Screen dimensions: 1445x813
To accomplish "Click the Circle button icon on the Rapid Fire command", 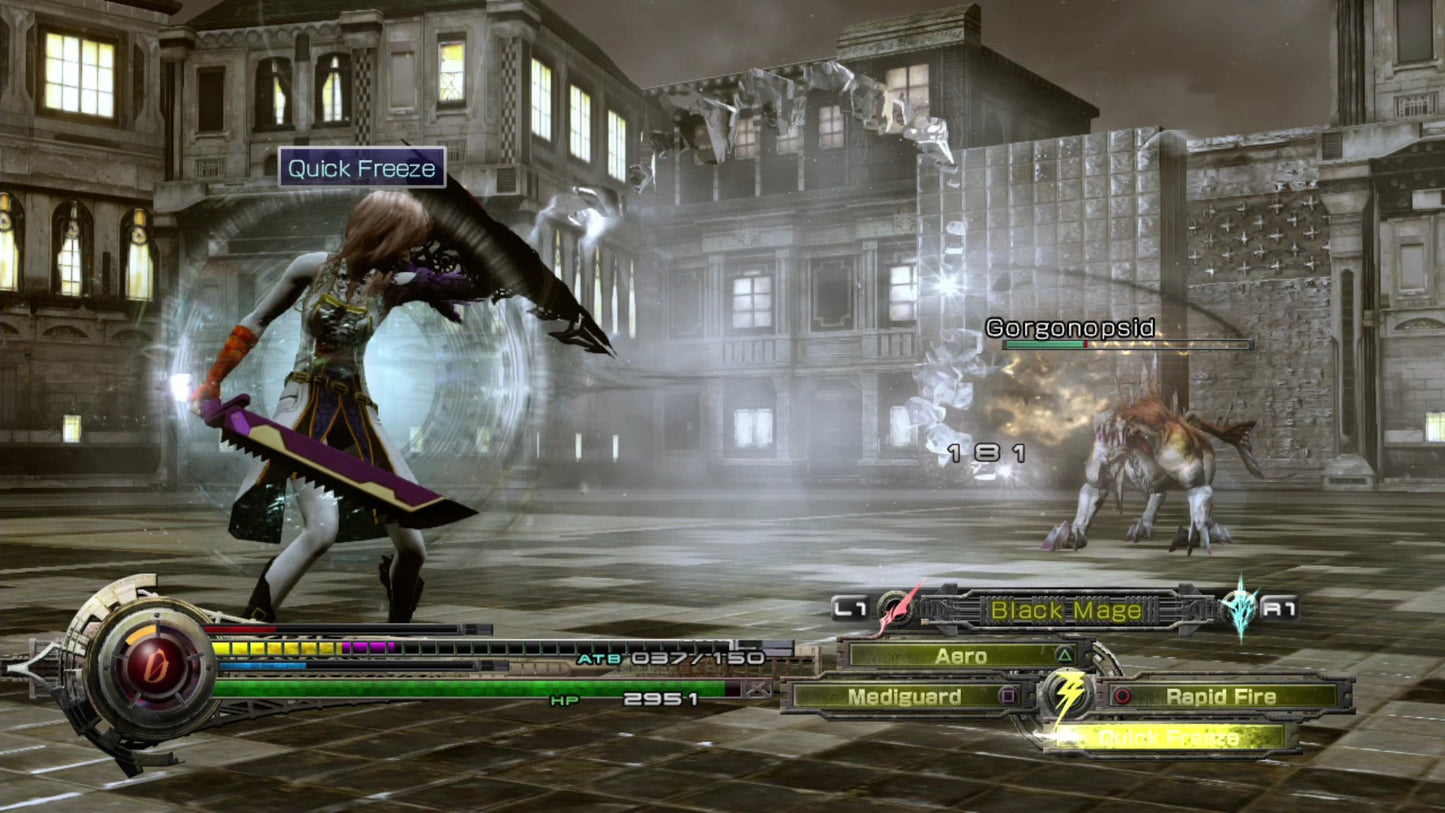I will [1120, 696].
